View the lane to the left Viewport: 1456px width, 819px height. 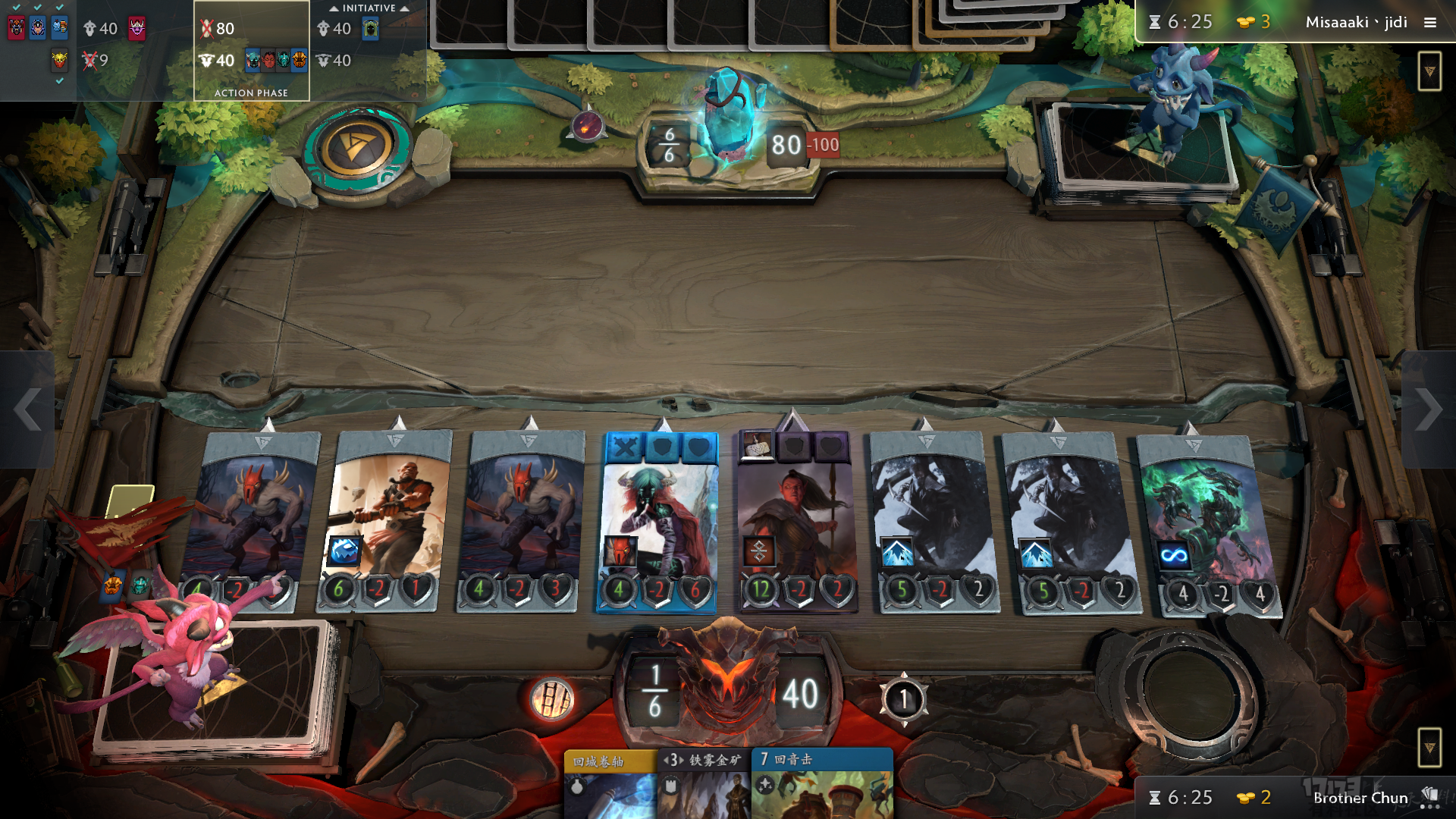point(27,409)
